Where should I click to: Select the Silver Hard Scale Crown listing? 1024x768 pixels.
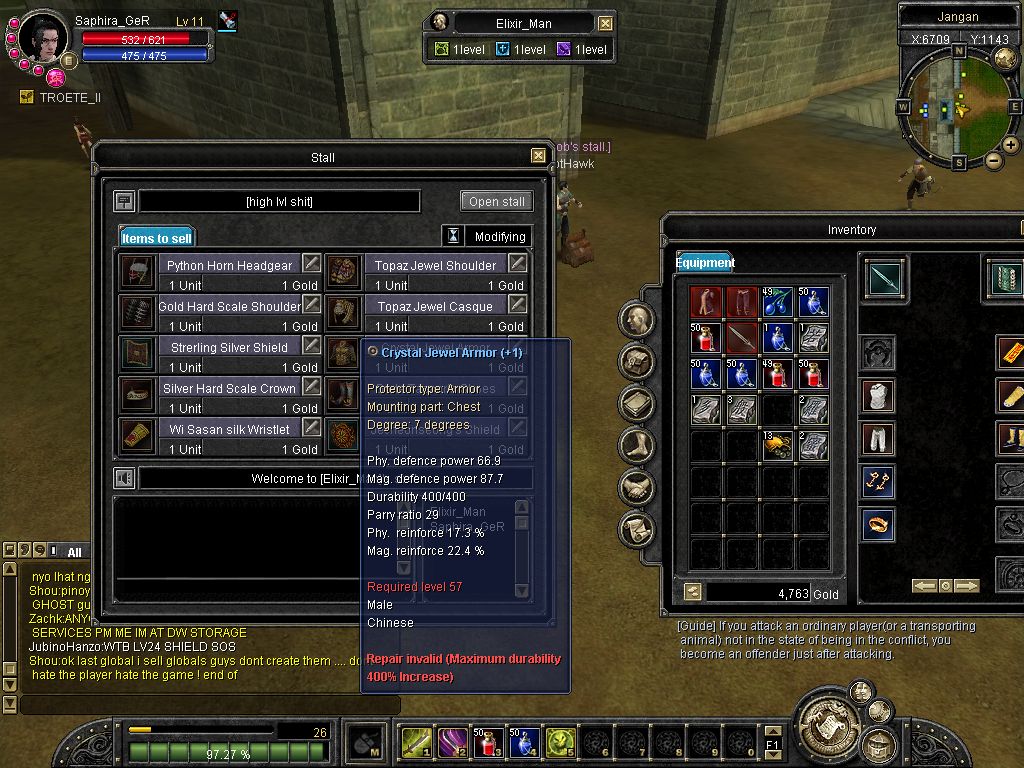click(229, 388)
